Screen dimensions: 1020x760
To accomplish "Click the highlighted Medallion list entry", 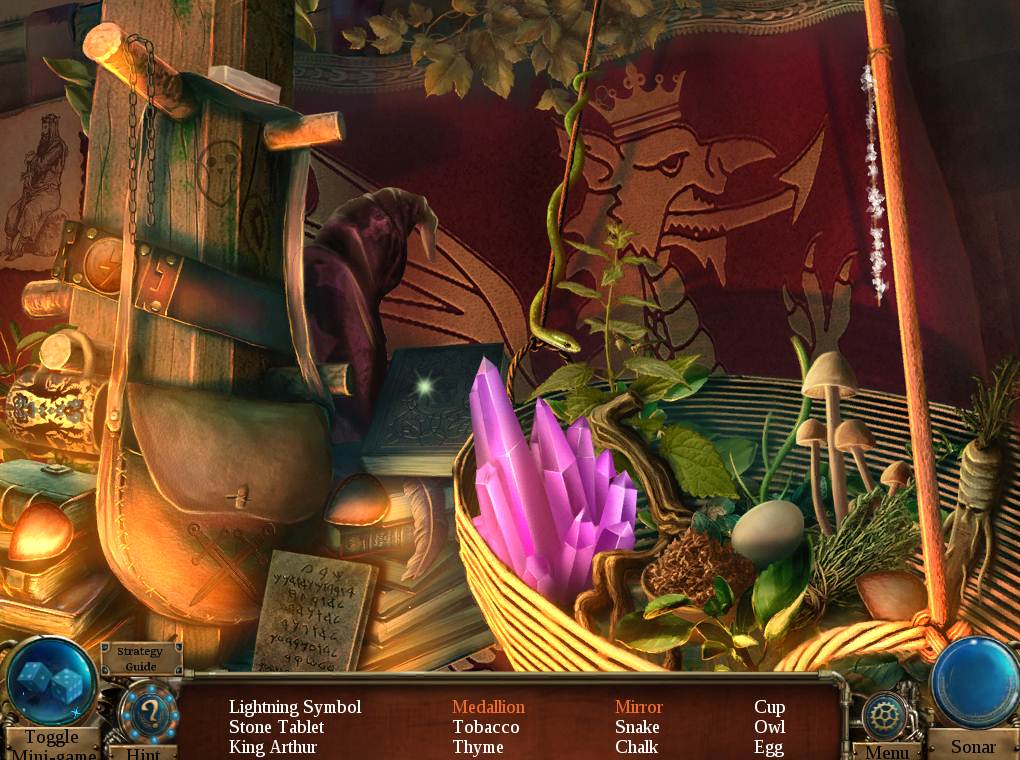I will tap(488, 707).
